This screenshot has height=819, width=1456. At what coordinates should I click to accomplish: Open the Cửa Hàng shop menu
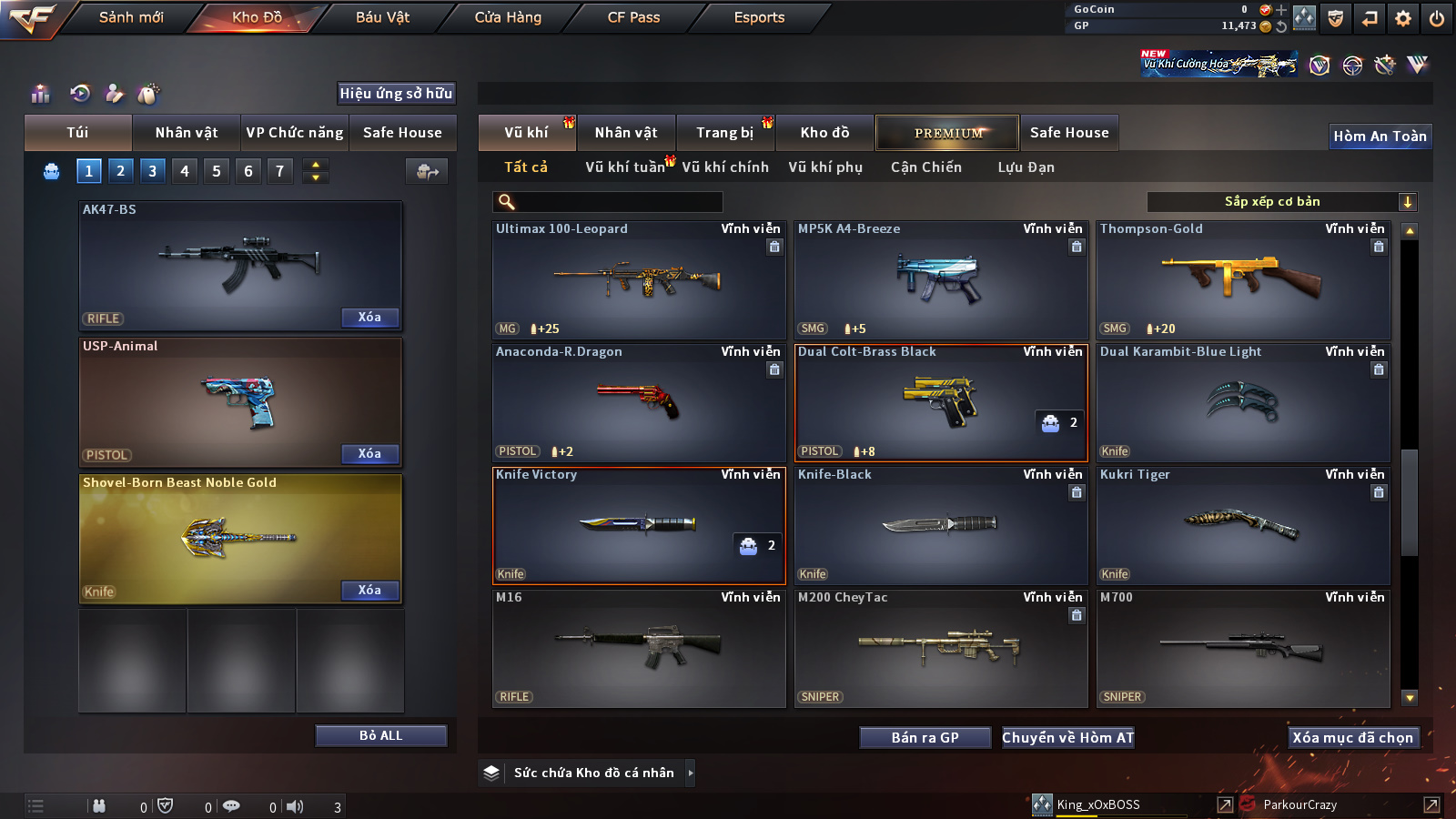point(508,17)
